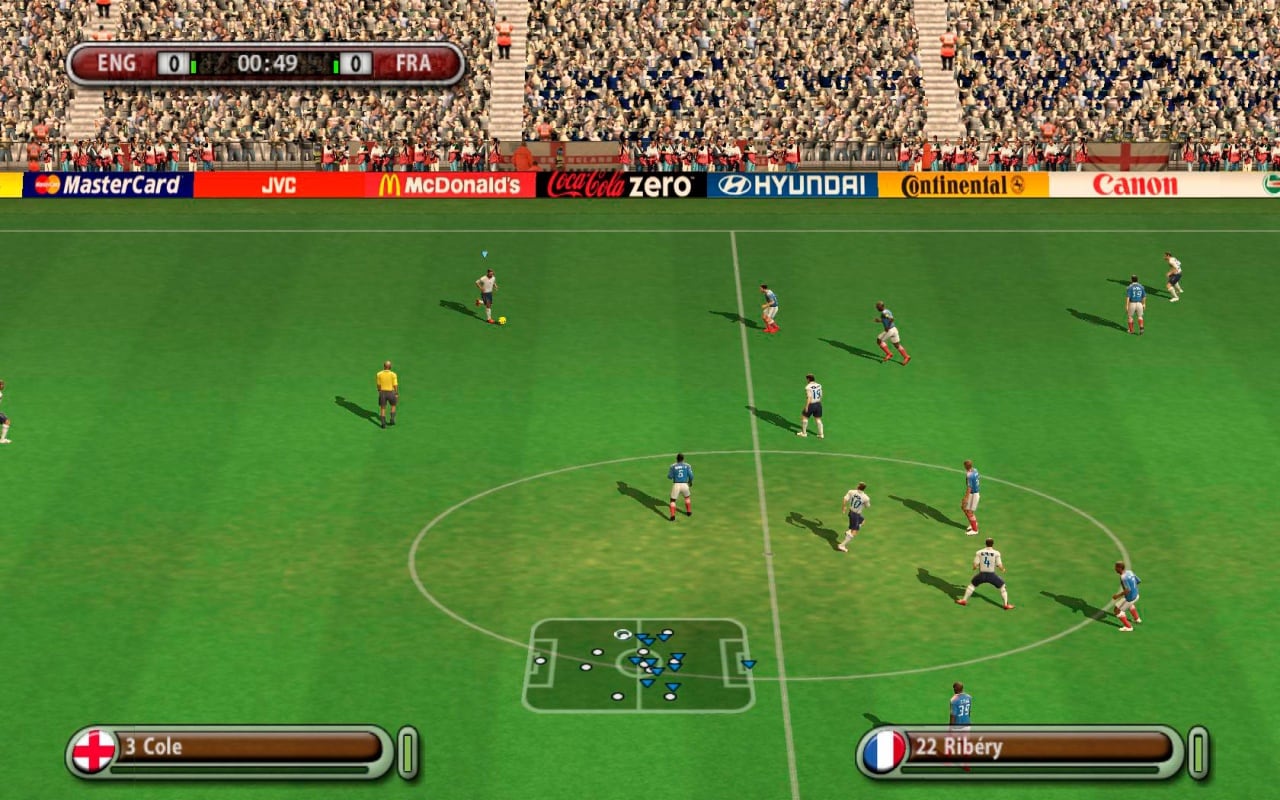This screenshot has height=800, width=1280.
Task: Click the France flag icon
Action: point(884,750)
